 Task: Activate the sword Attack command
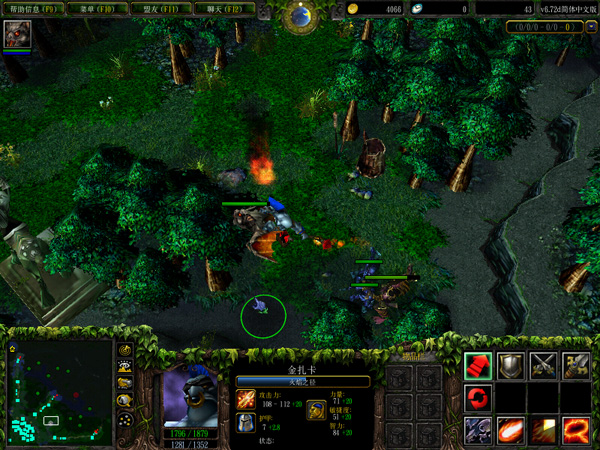coord(577,366)
